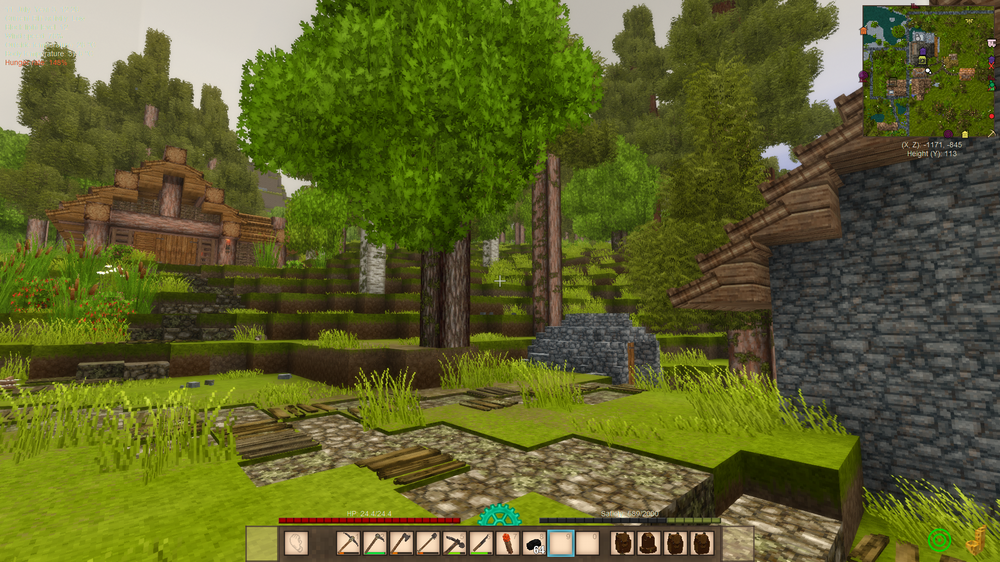This screenshot has height=562, width=1000.
Task: Equip the torch from the hotbar
Action: [x=508, y=543]
